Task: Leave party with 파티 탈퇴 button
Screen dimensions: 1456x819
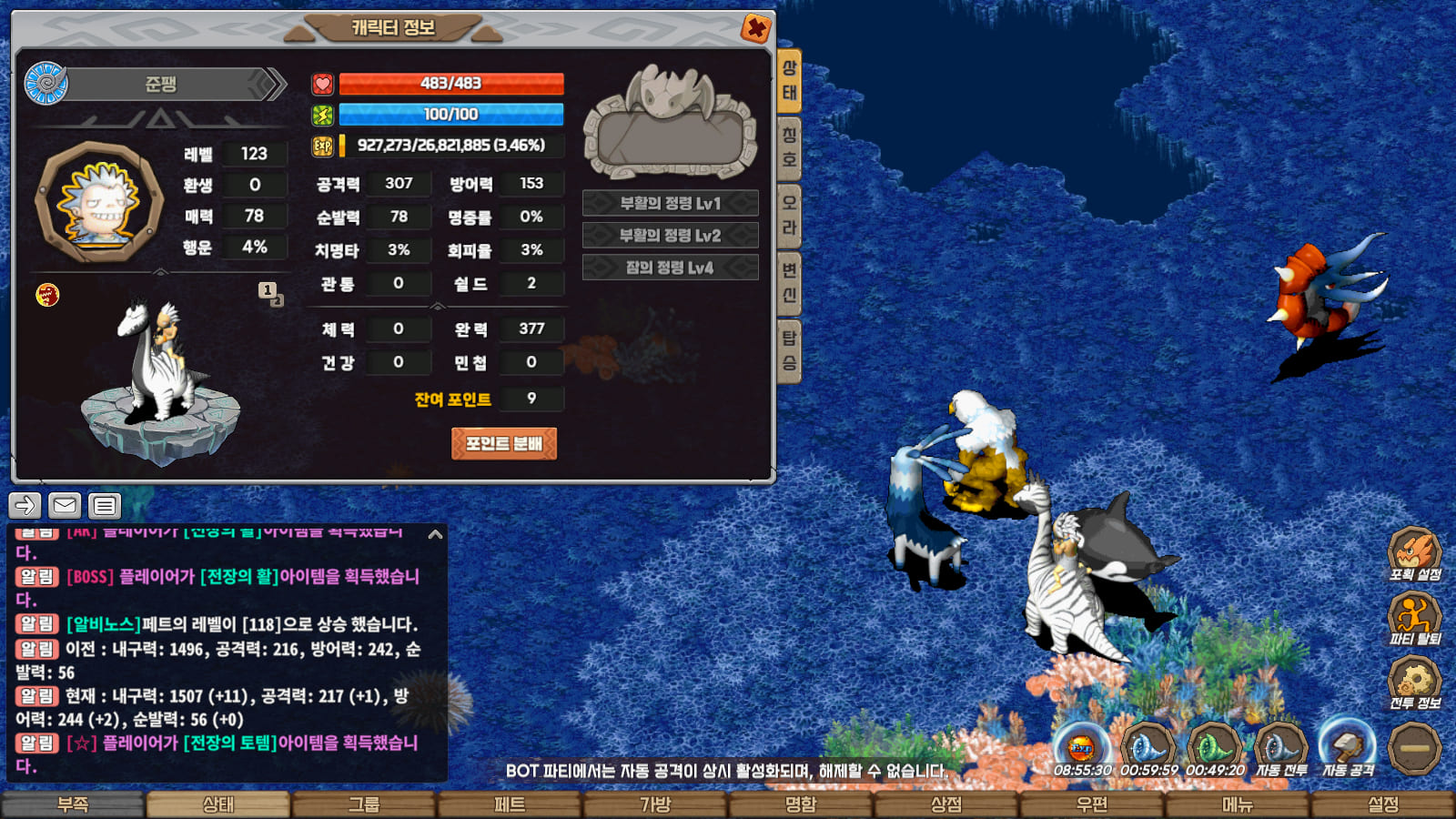Action: 1414,617
